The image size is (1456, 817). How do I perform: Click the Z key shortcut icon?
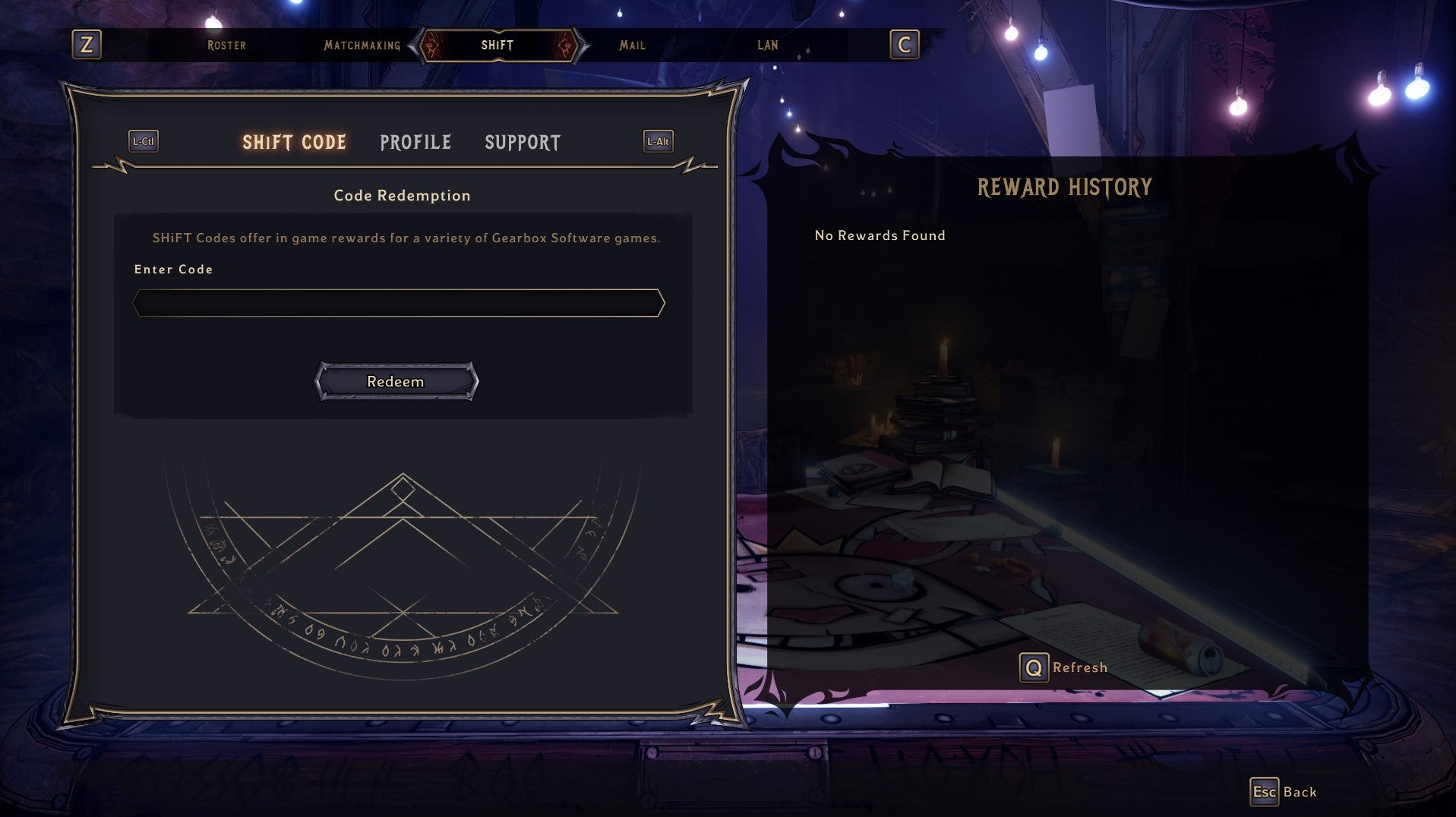click(x=87, y=46)
